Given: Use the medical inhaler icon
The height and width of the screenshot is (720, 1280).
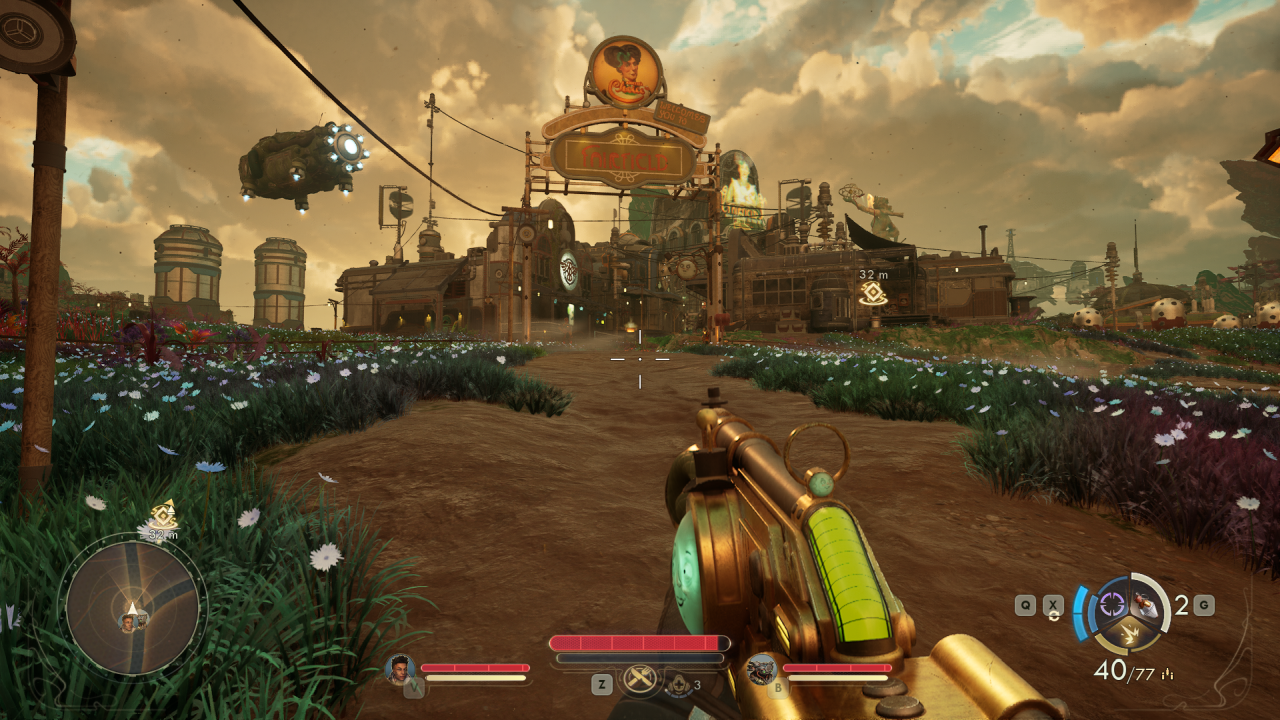Looking at the screenshot, I should (681, 684).
